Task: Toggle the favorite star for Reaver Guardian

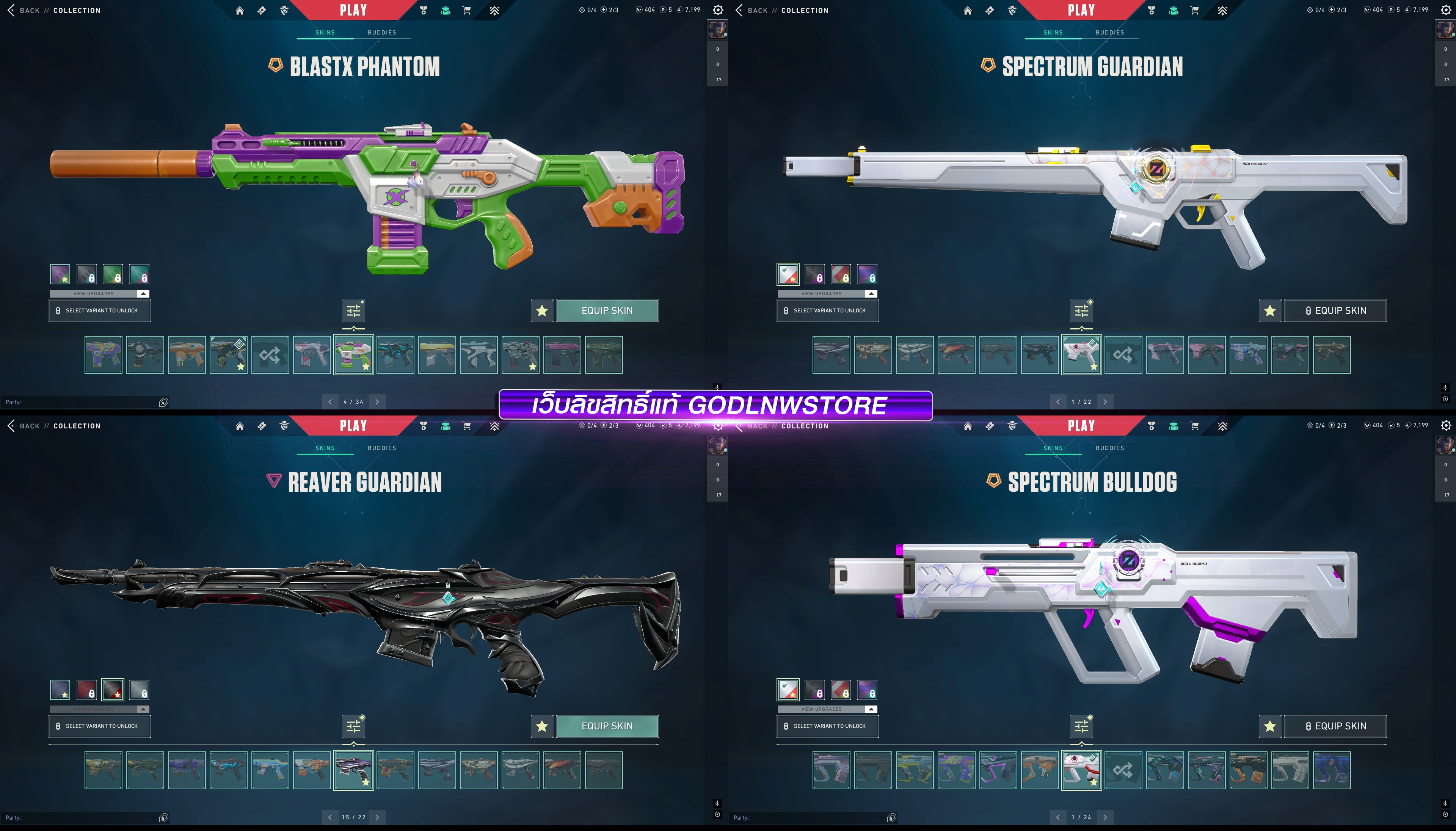Action: pos(542,726)
